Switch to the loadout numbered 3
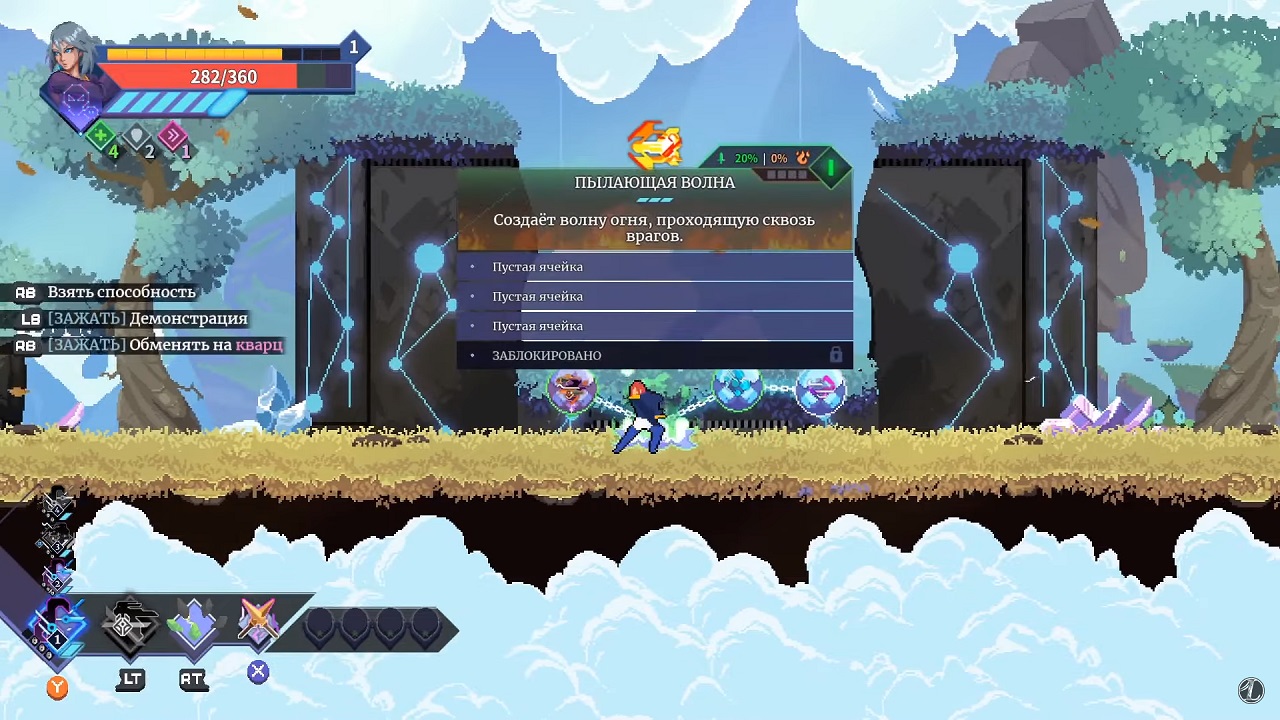 pyautogui.click(x=55, y=541)
